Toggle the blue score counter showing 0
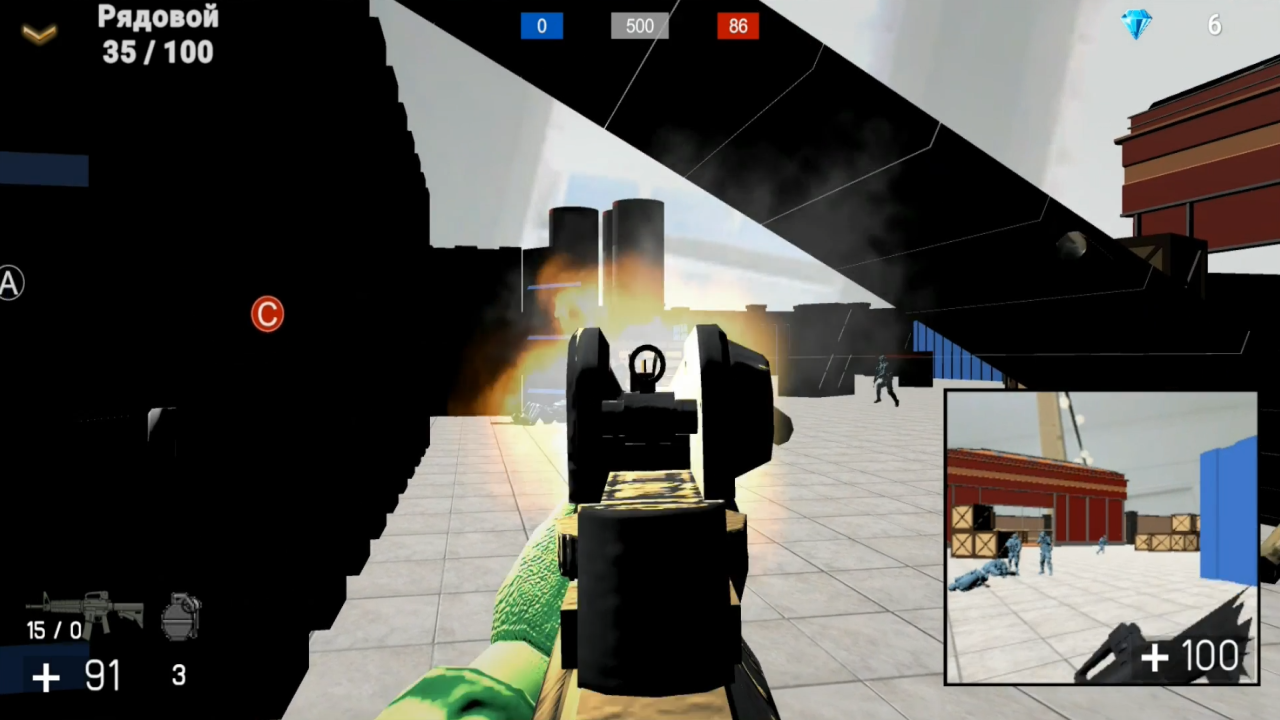The height and width of the screenshot is (720, 1280). pos(541,26)
